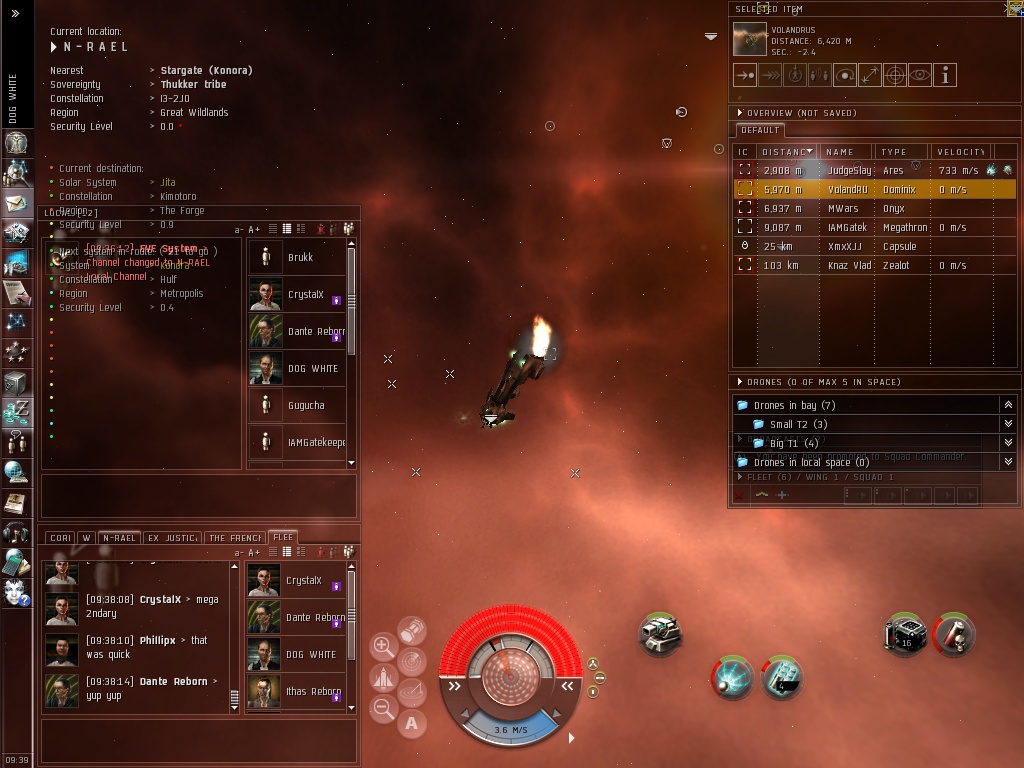Select Brukk in the local member list
The width and height of the screenshot is (1024, 768).
300,257
